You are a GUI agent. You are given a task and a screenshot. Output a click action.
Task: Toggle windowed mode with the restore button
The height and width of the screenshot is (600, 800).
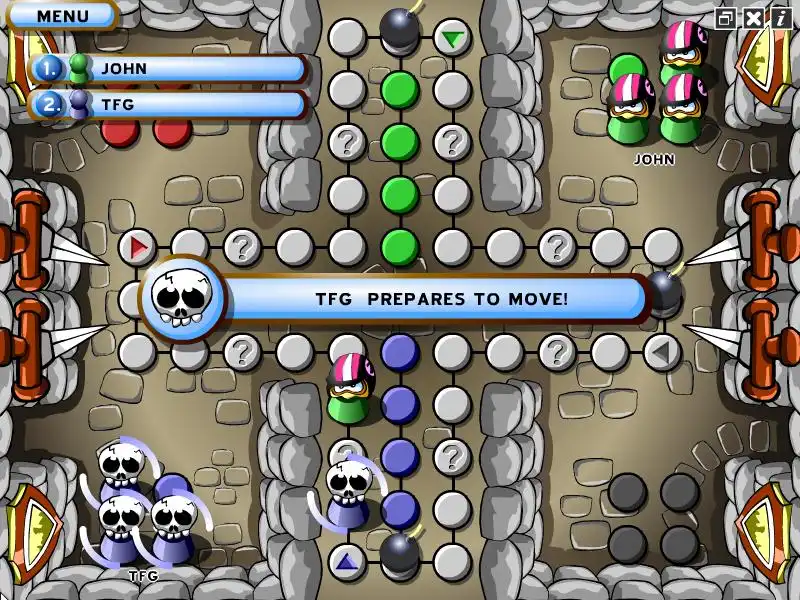(x=726, y=18)
